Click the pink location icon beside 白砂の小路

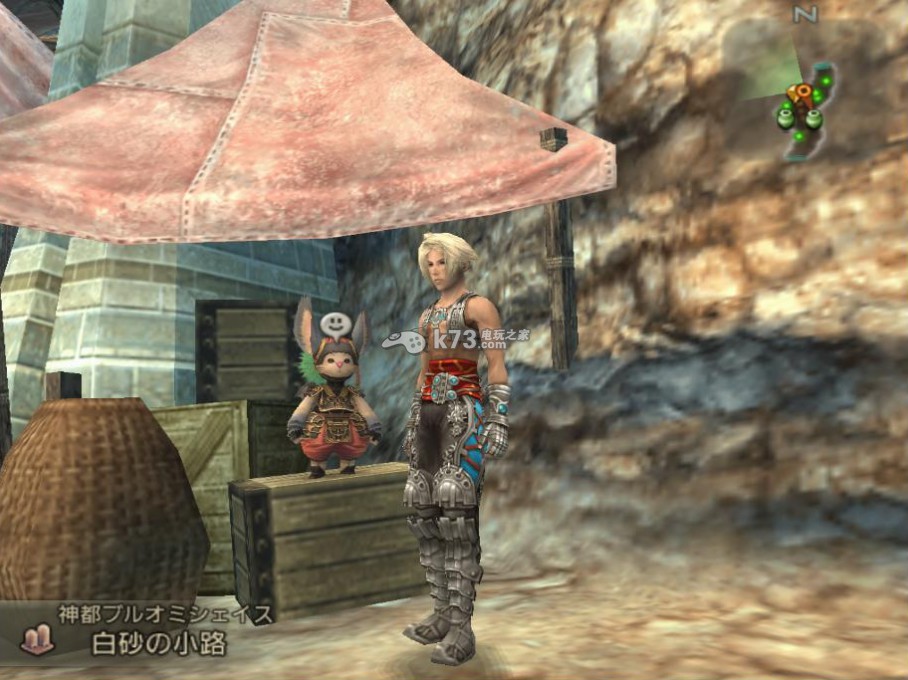pos(36,640)
